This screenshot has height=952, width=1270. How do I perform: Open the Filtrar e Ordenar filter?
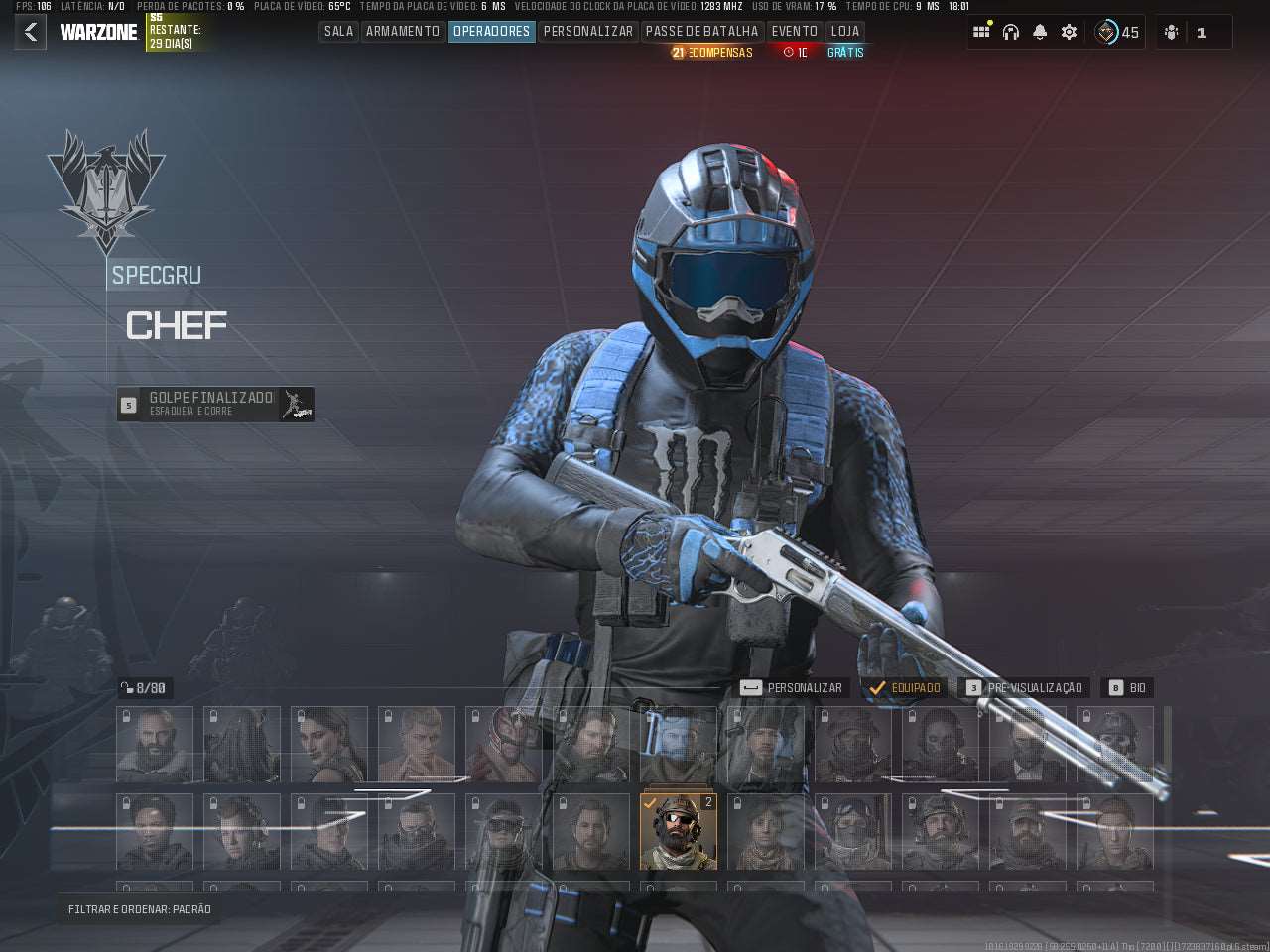pyautogui.click(x=140, y=909)
